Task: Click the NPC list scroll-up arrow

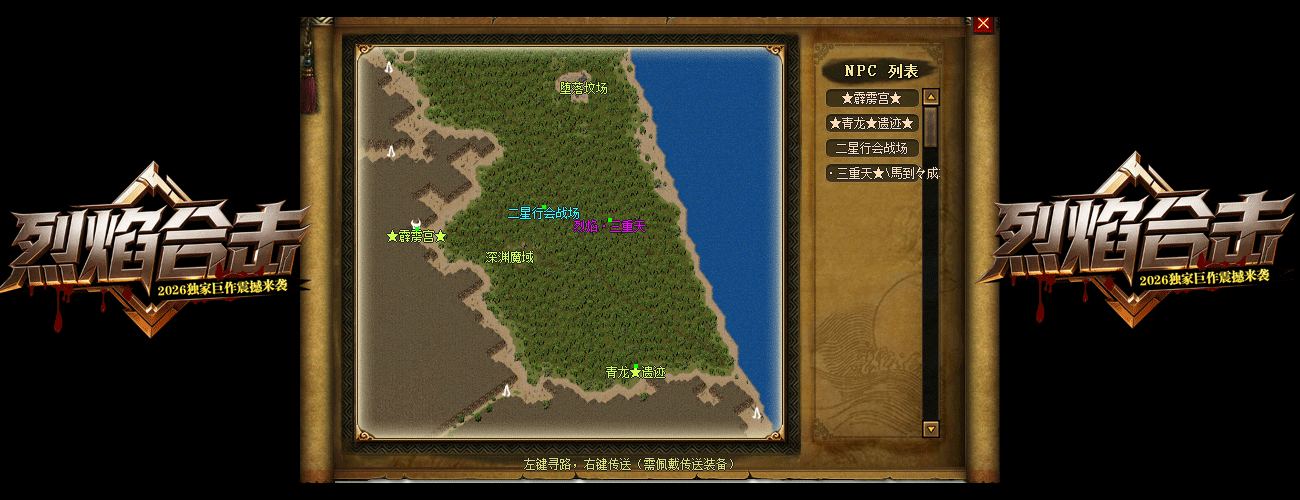Action: tap(931, 97)
